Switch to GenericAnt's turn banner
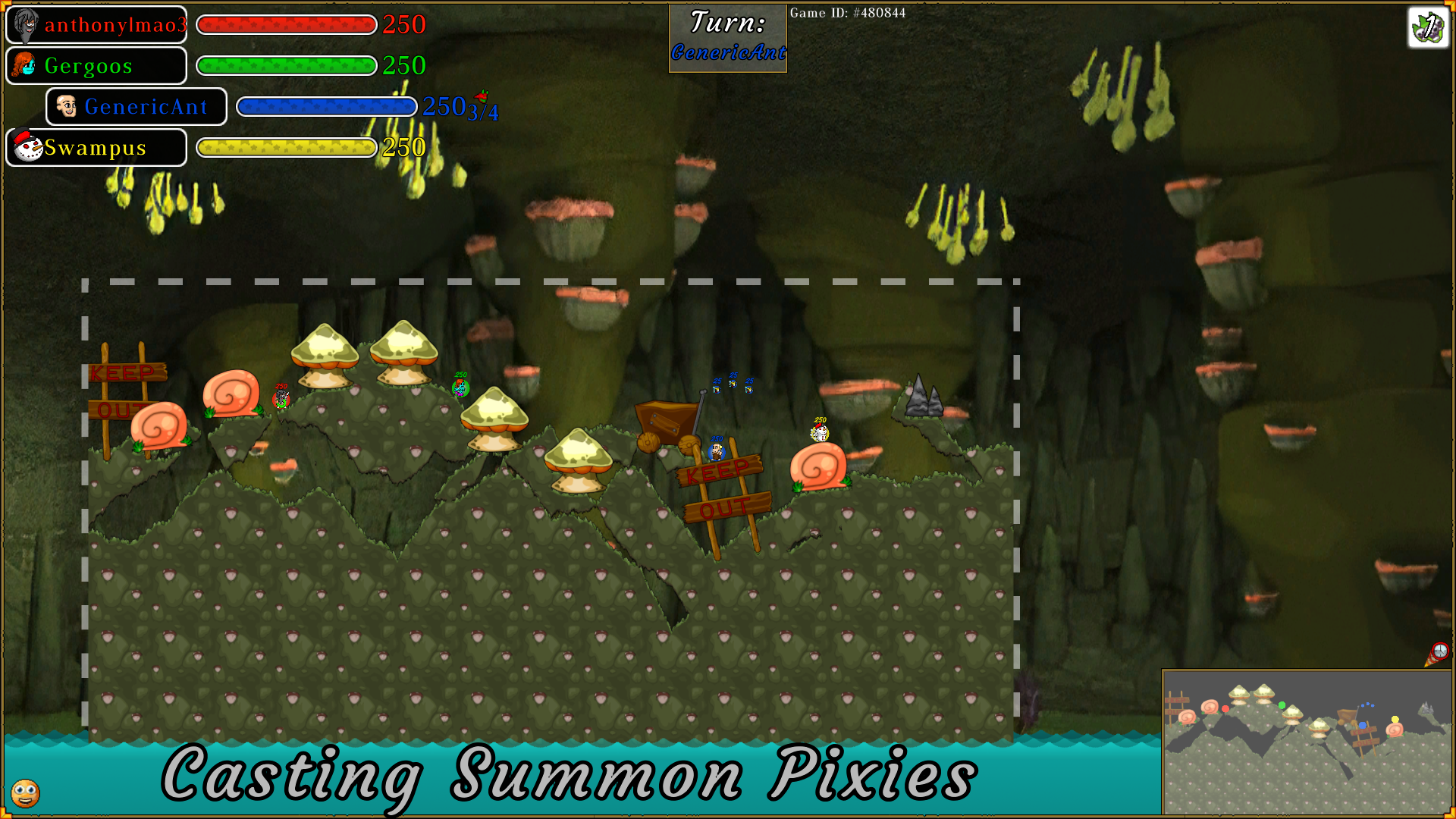The height and width of the screenshot is (819, 1456). 726,50
